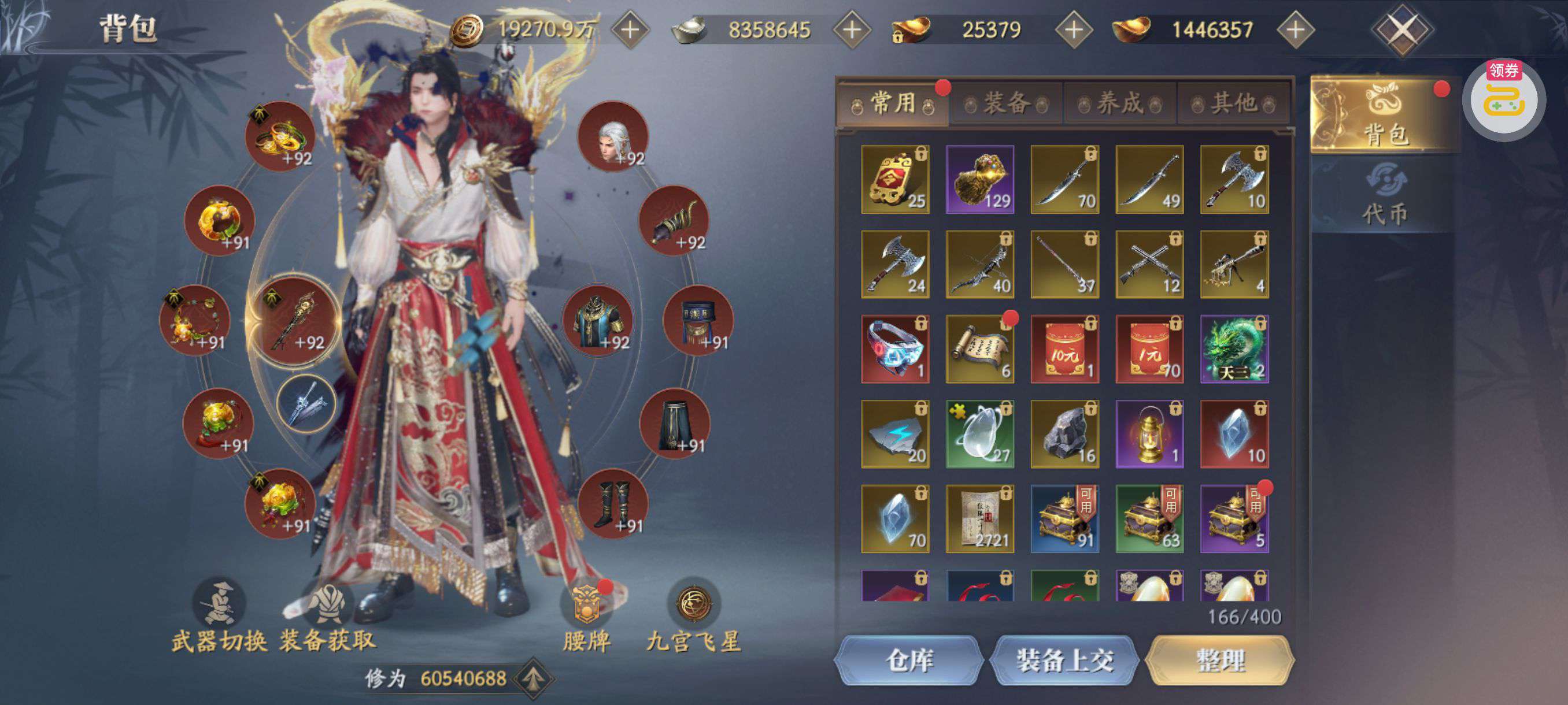Open the 腰牌 badge menu

point(586,615)
